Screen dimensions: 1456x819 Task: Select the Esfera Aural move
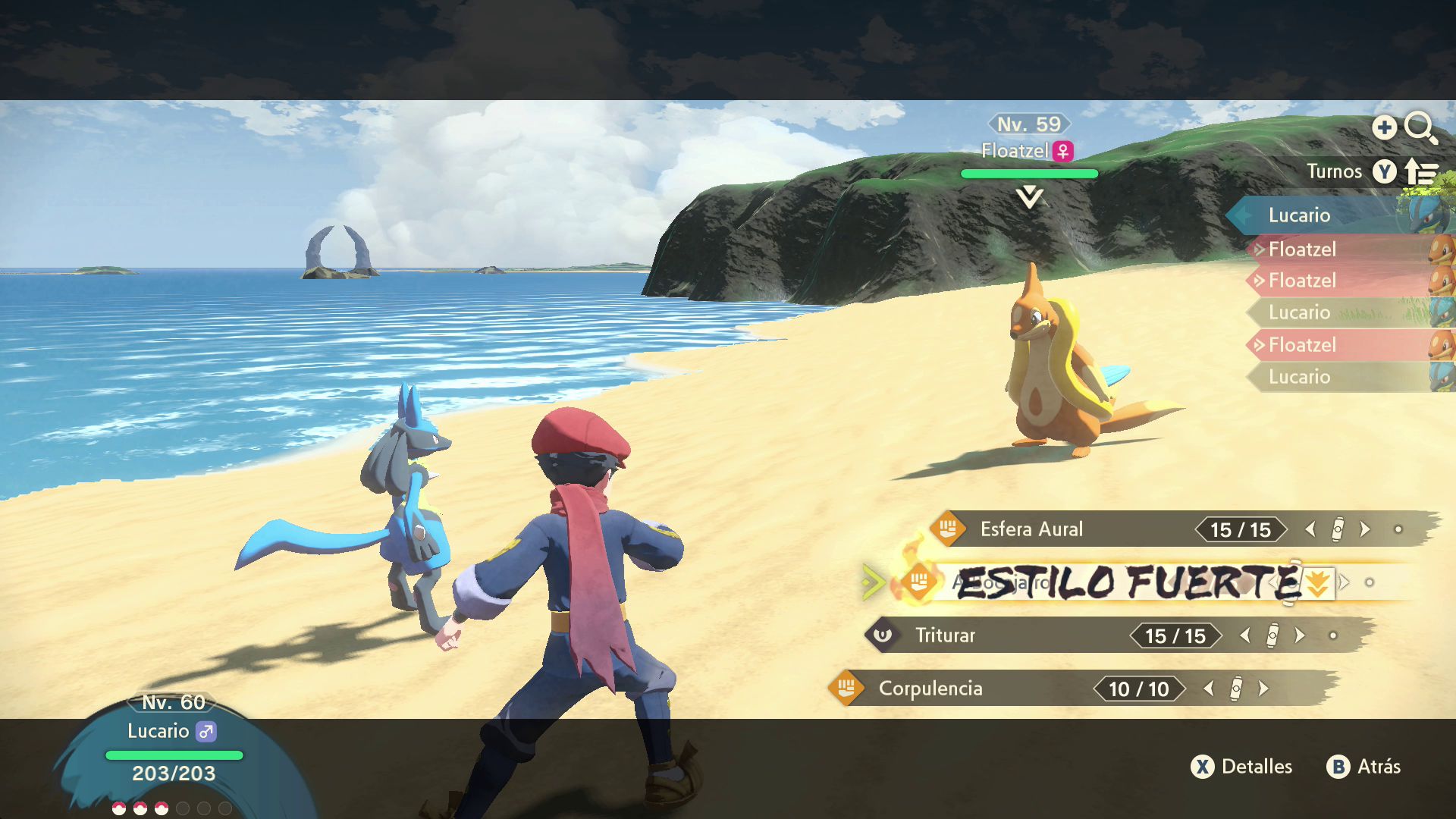1031,529
